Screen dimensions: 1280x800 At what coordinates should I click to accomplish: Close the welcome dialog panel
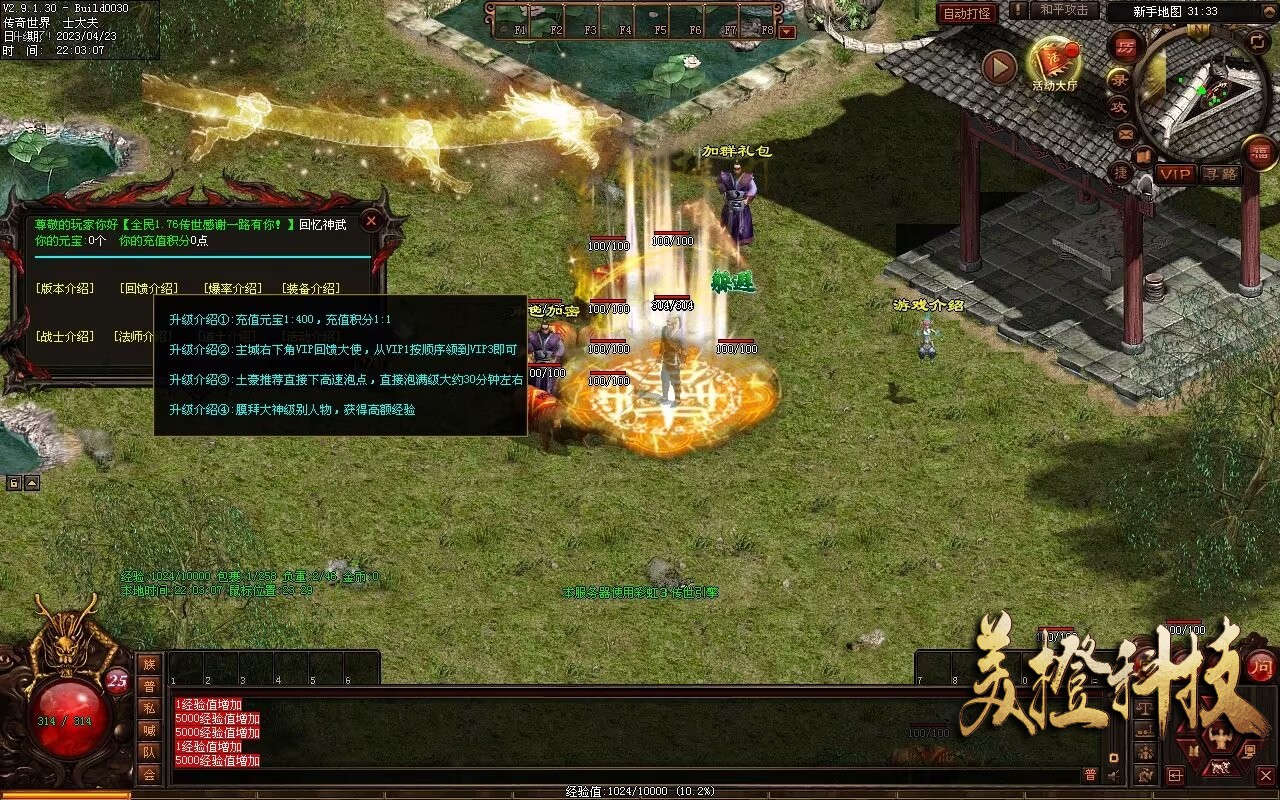coord(371,221)
